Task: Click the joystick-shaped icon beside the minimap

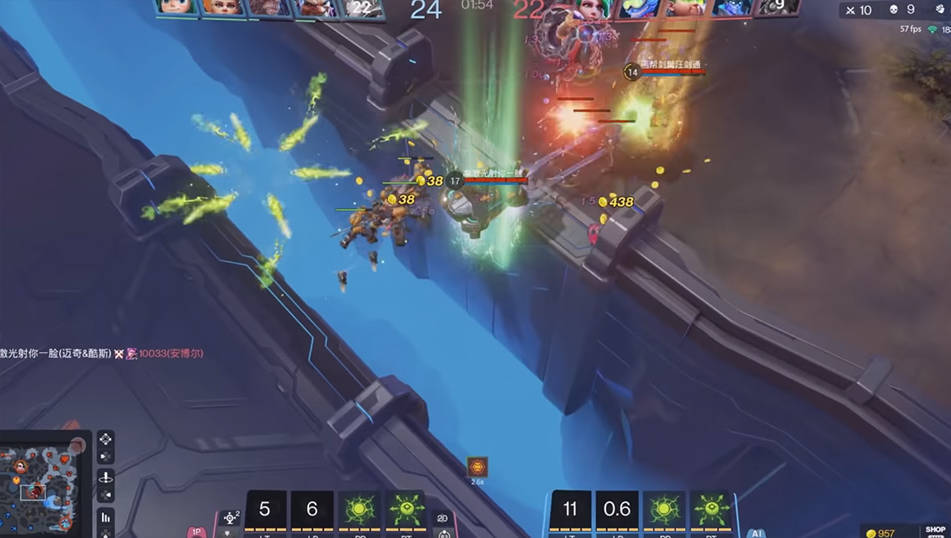Action: click(x=105, y=479)
